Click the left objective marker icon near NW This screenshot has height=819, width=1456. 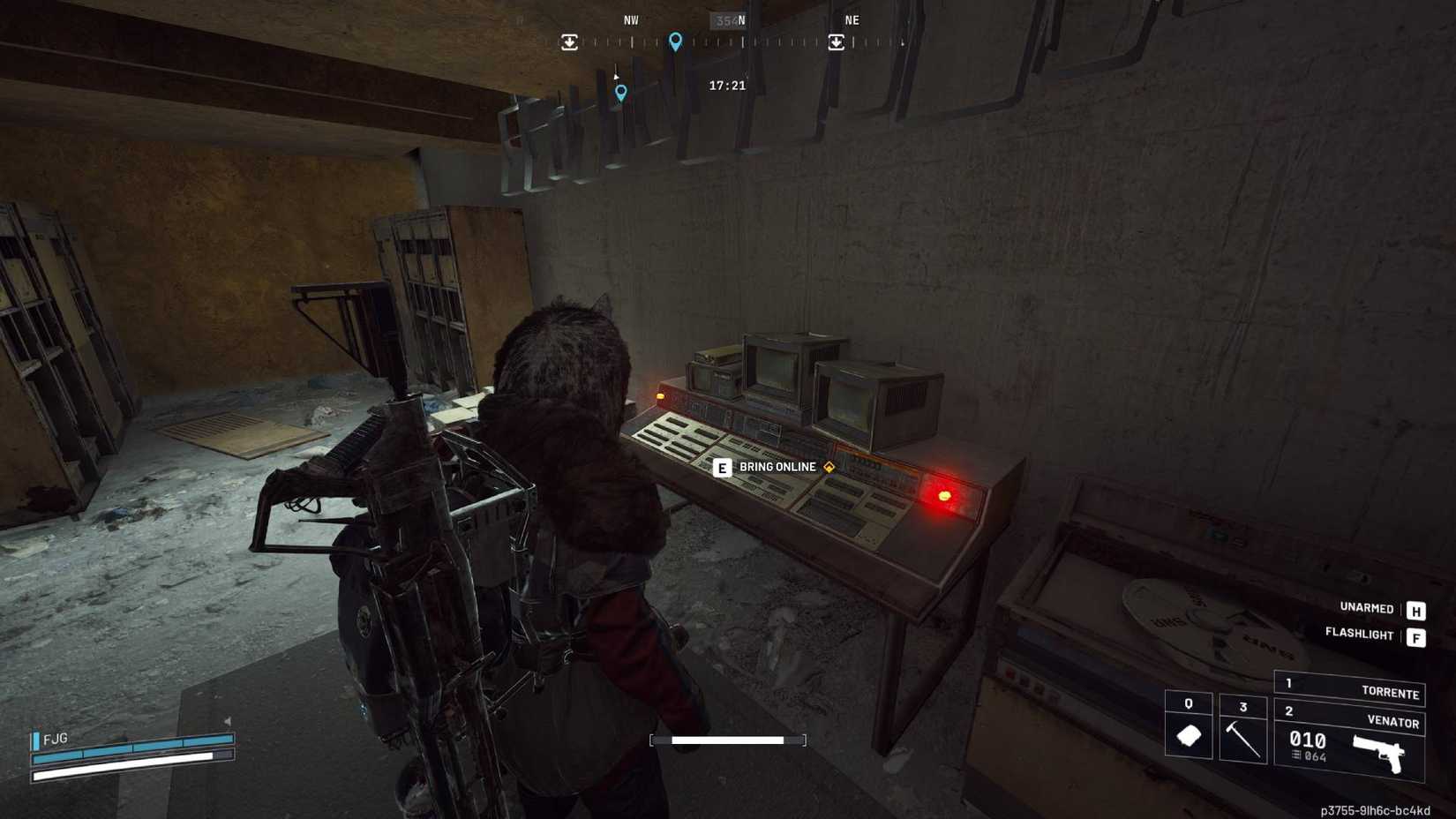tap(571, 40)
